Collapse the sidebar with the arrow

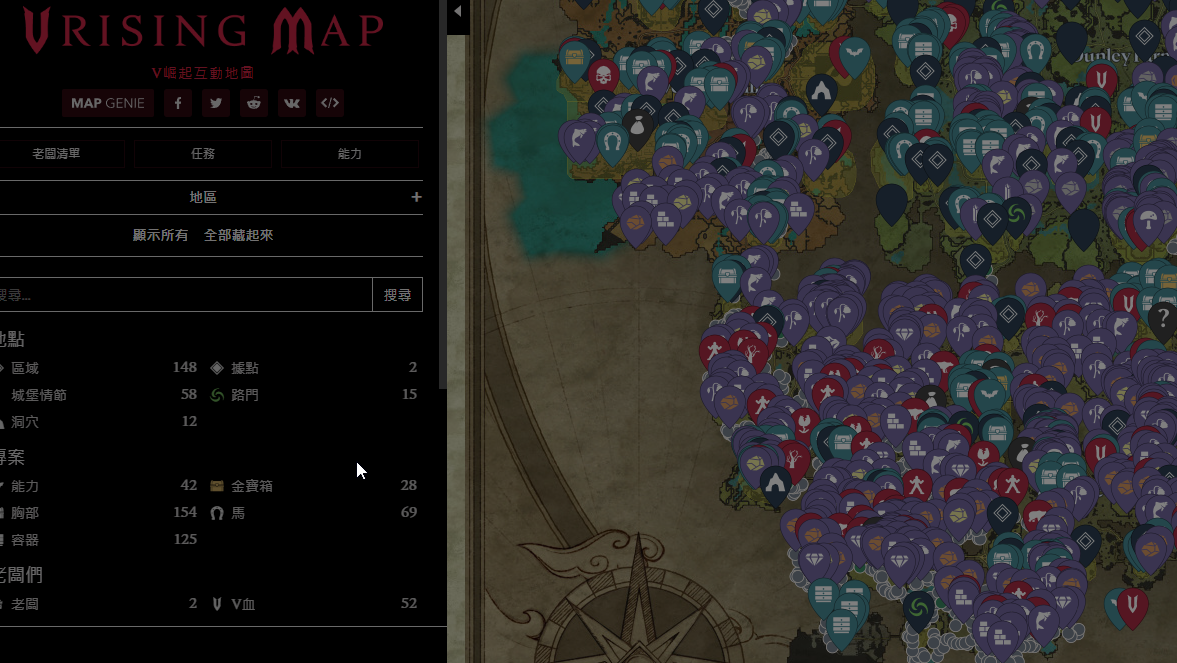(458, 12)
